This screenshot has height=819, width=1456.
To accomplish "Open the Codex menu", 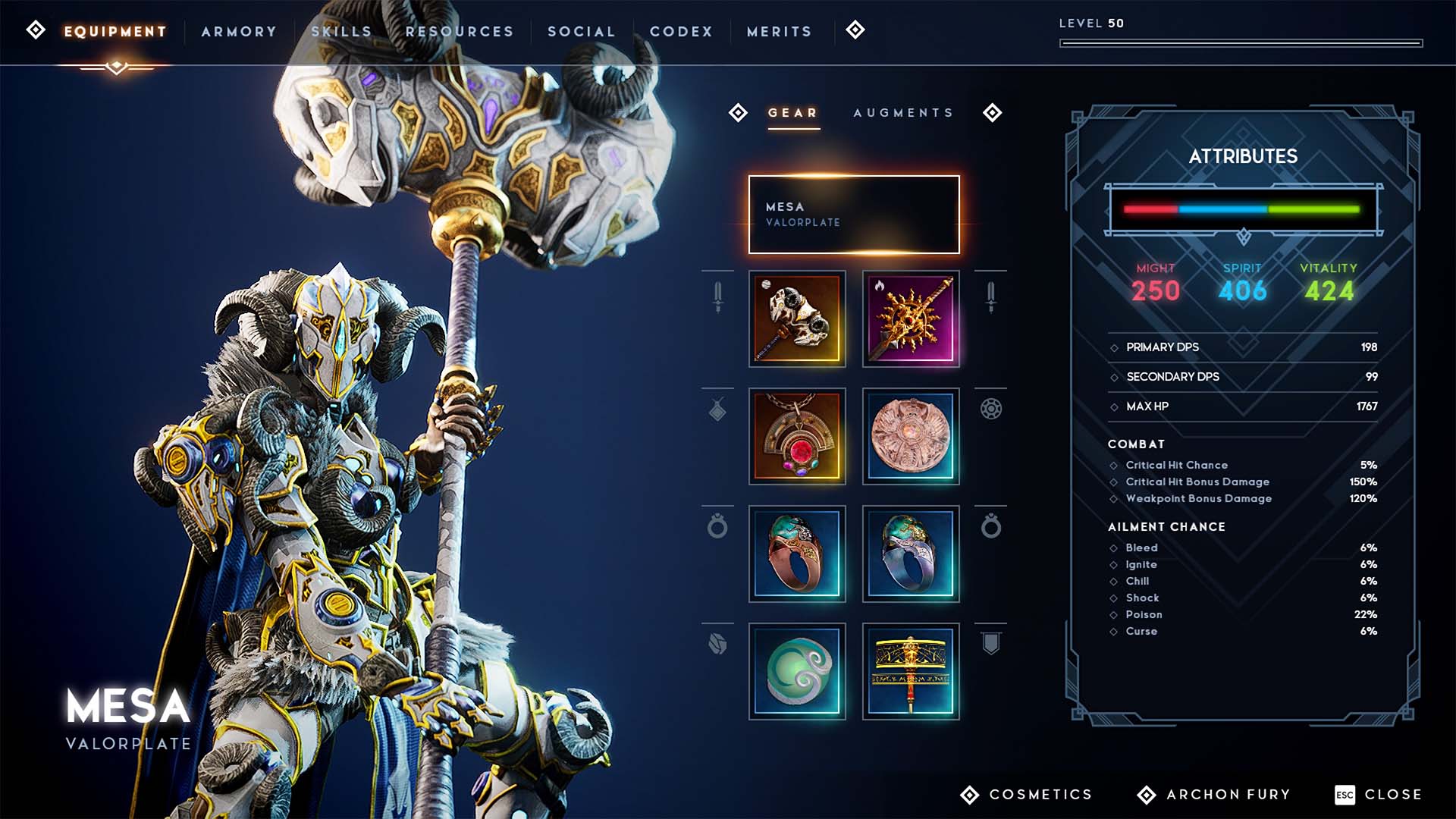I will 681,31.
